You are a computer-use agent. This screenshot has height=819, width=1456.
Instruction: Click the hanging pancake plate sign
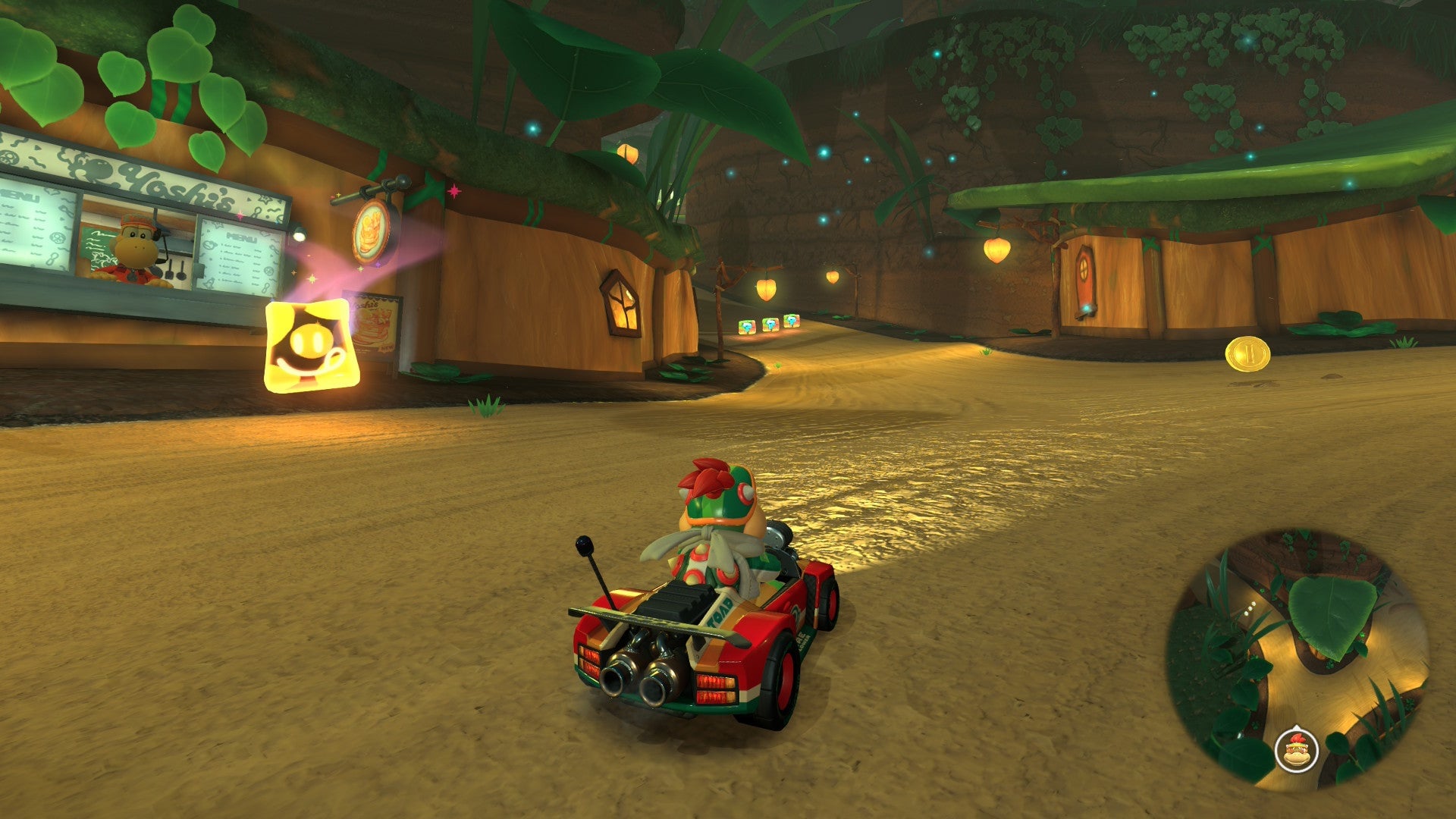point(371,231)
